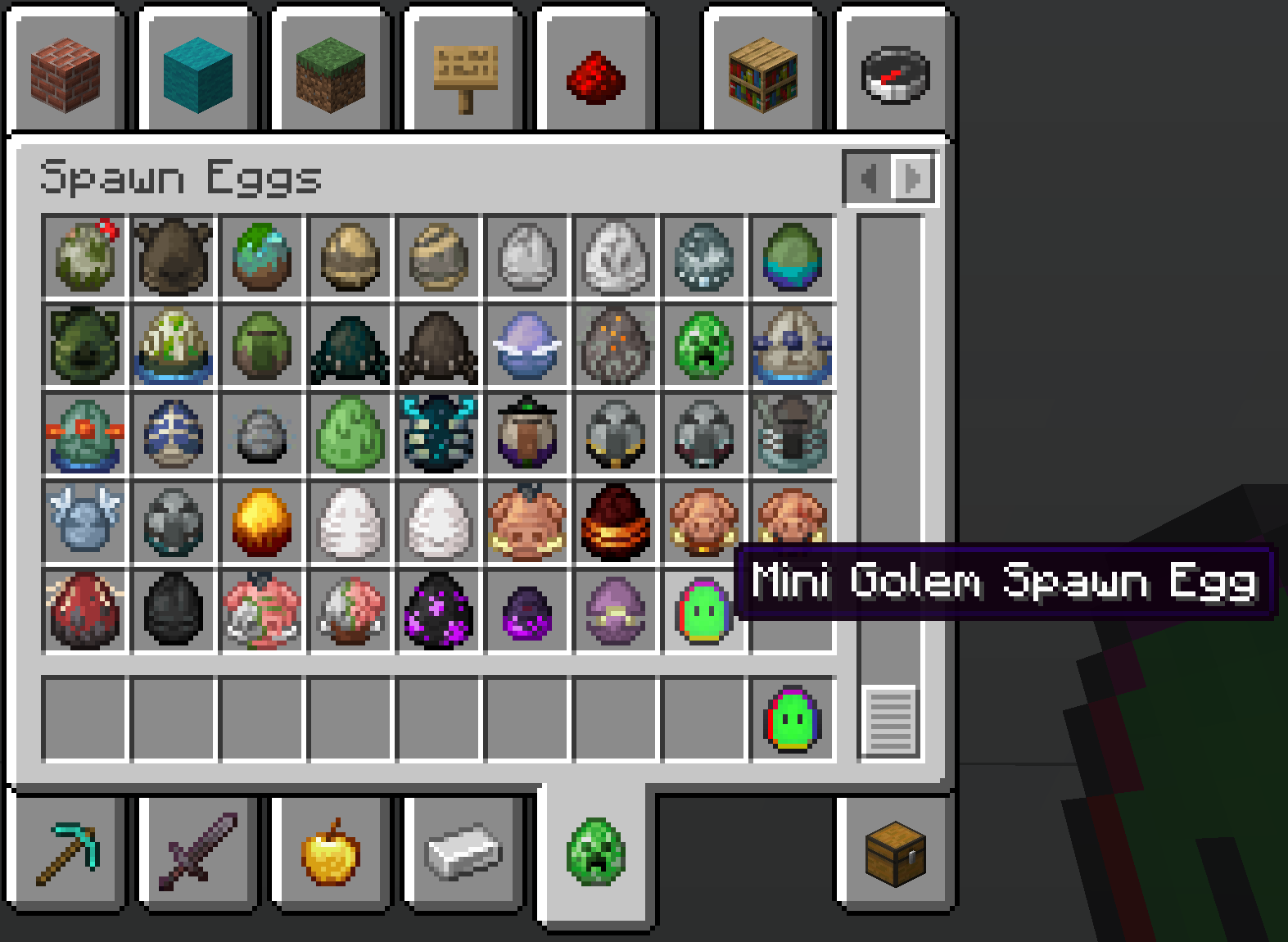
Task: Click the right page navigation arrow
Action: [911, 178]
